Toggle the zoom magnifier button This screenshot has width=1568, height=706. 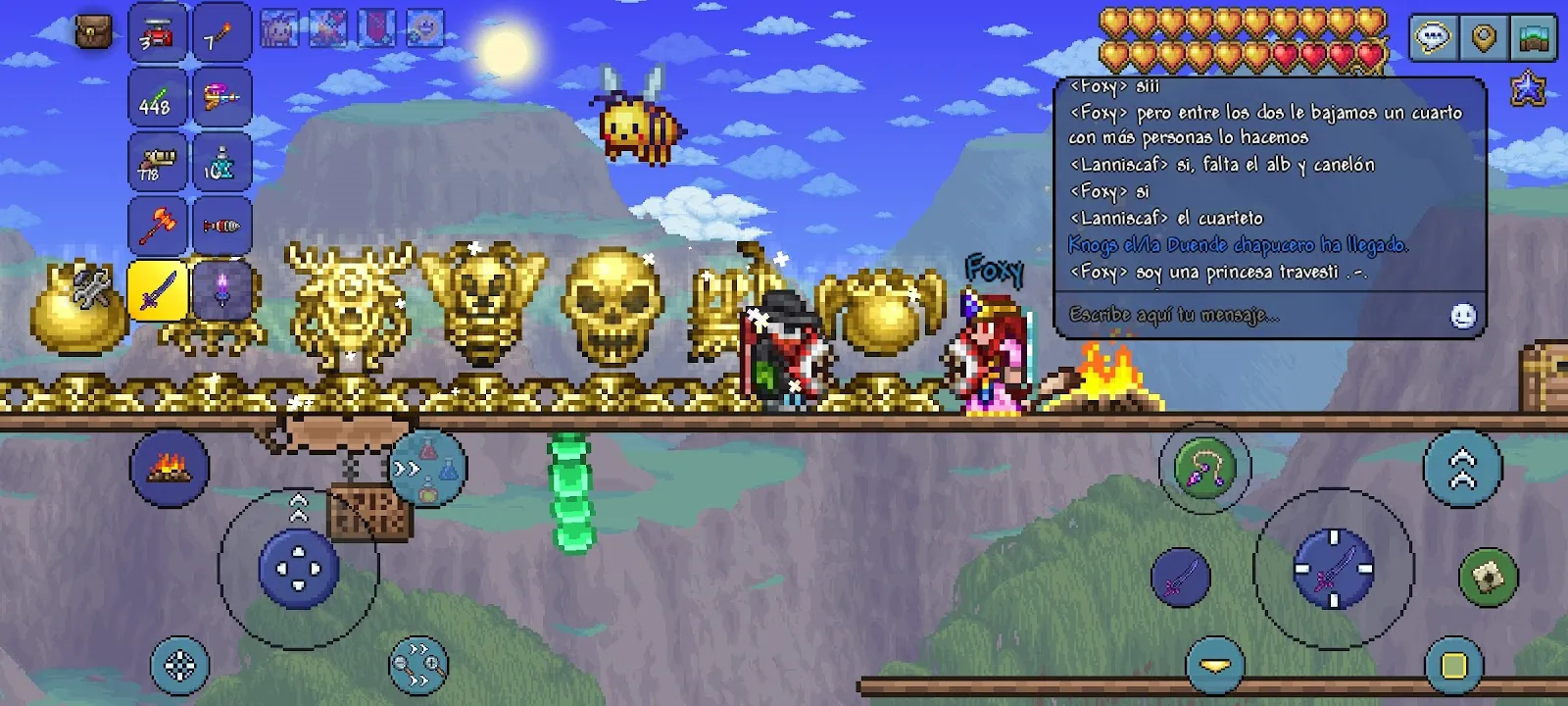click(418, 666)
